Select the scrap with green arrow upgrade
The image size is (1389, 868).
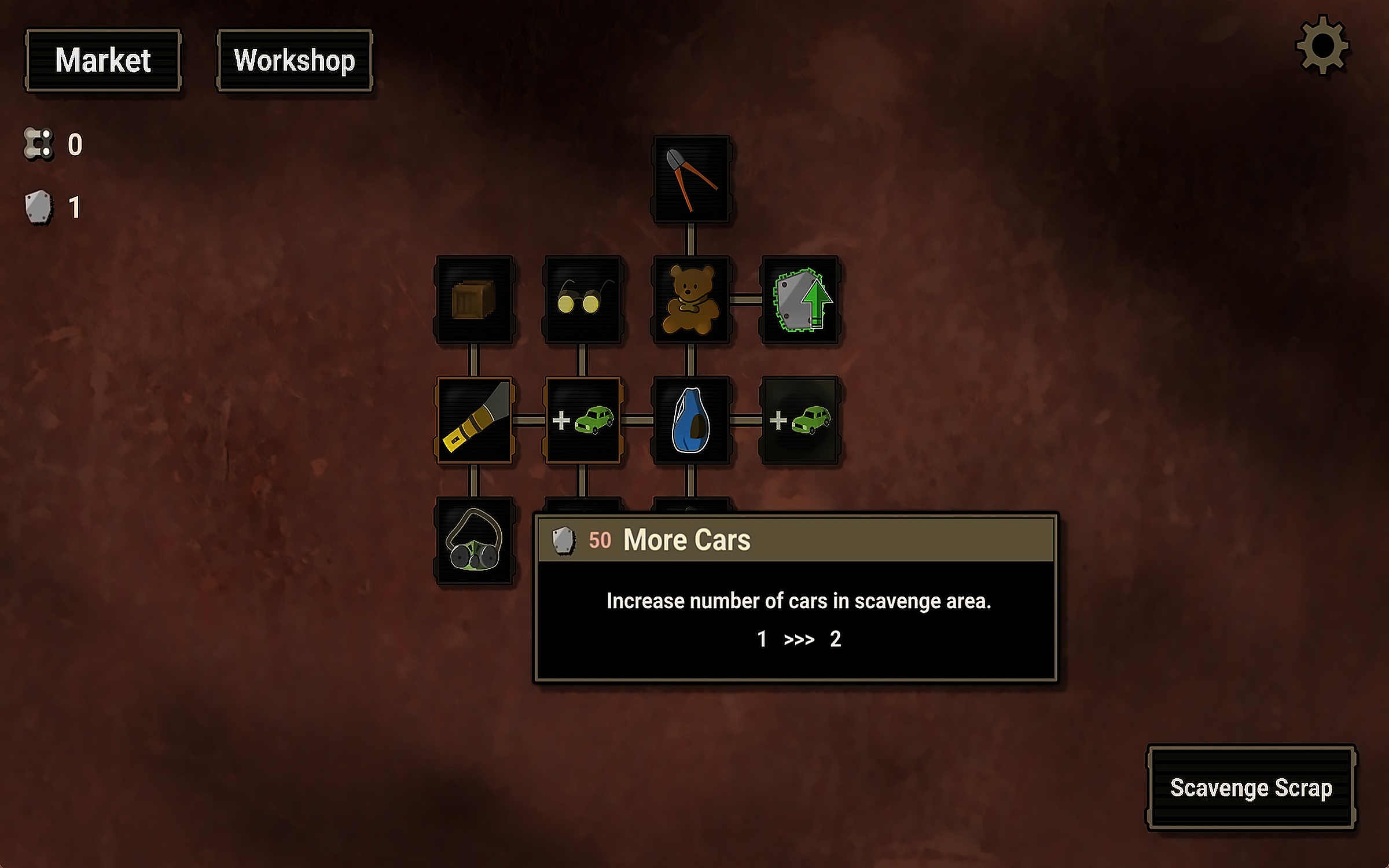point(800,300)
